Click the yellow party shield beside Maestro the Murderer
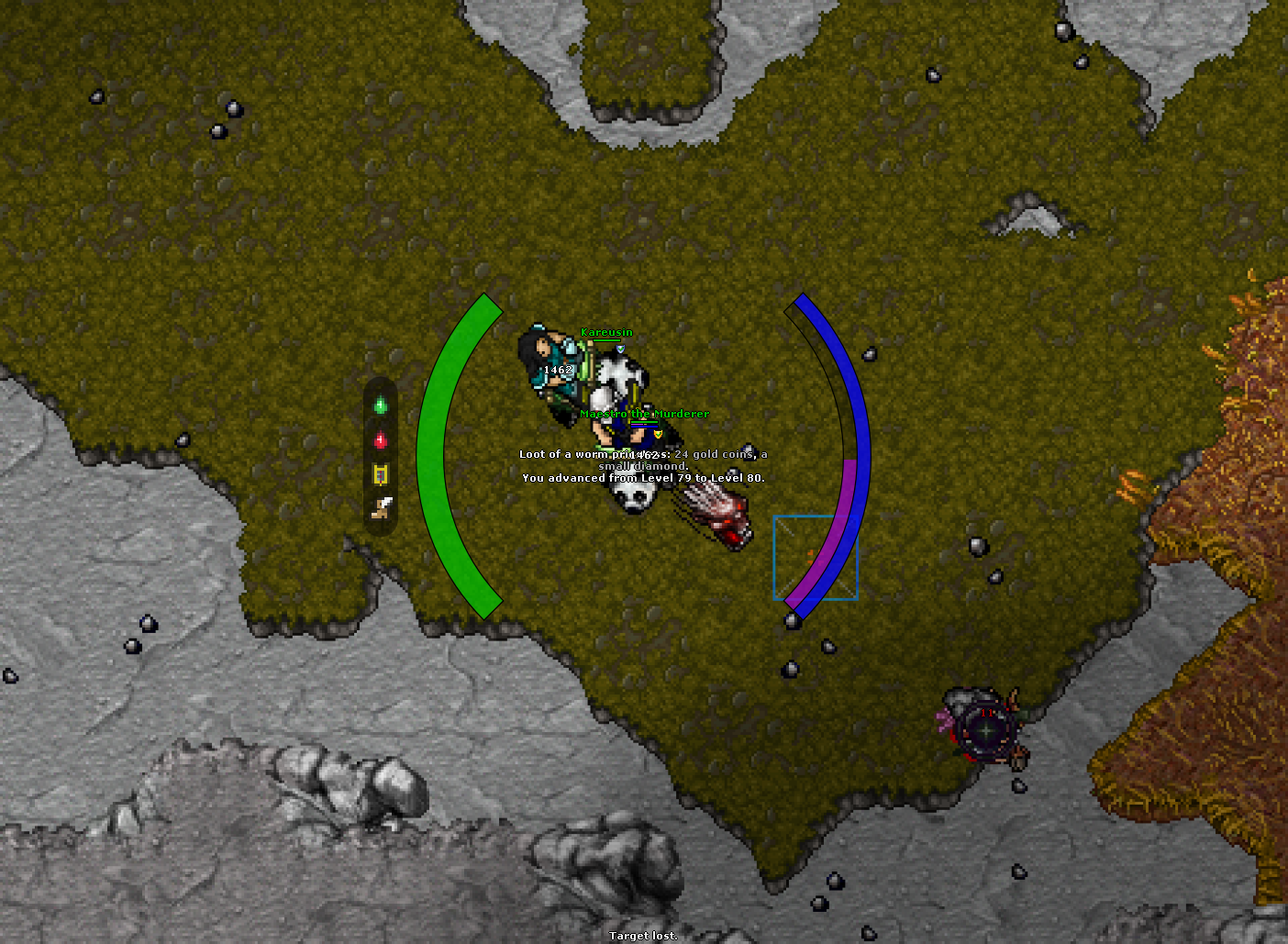Image resolution: width=1288 pixels, height=944 pixels. click(658, 433)
